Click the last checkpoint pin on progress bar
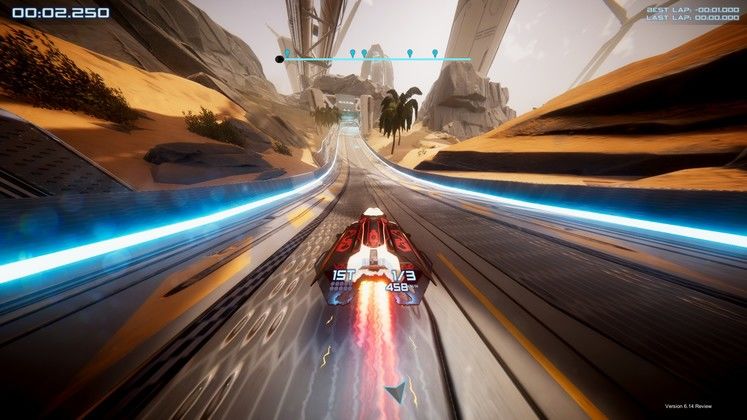The height and width of the screenshot is (420, 747). pos(435,53)
